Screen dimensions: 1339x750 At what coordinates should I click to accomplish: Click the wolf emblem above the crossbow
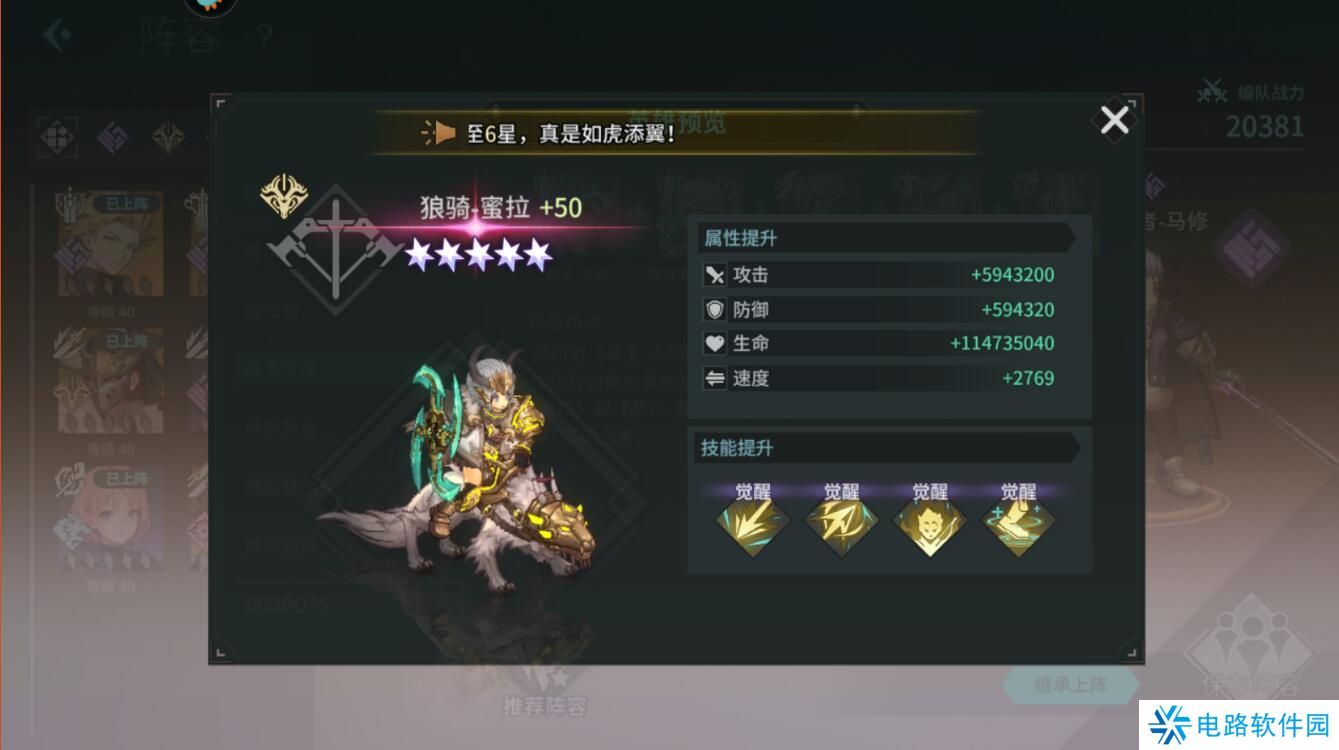tap(283, 193)
